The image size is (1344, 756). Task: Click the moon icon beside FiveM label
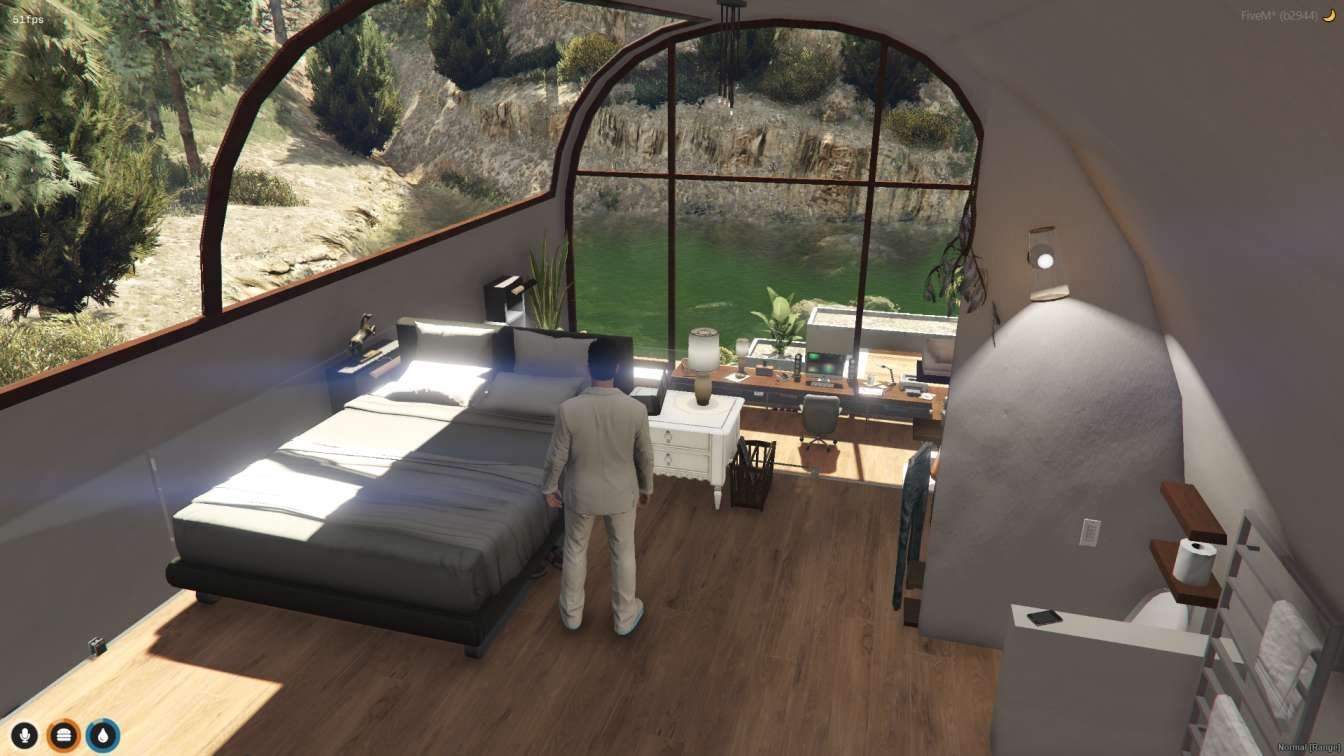point(1328,15)
